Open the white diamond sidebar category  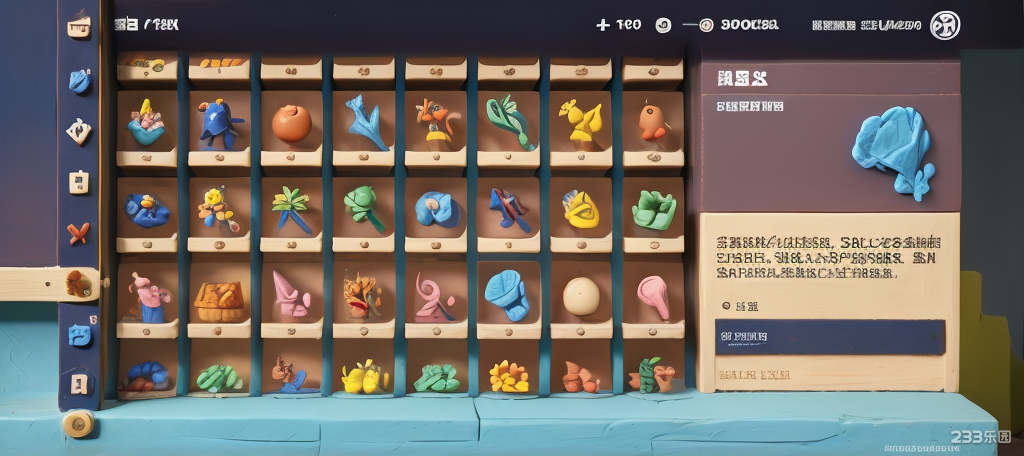point(78,130)
